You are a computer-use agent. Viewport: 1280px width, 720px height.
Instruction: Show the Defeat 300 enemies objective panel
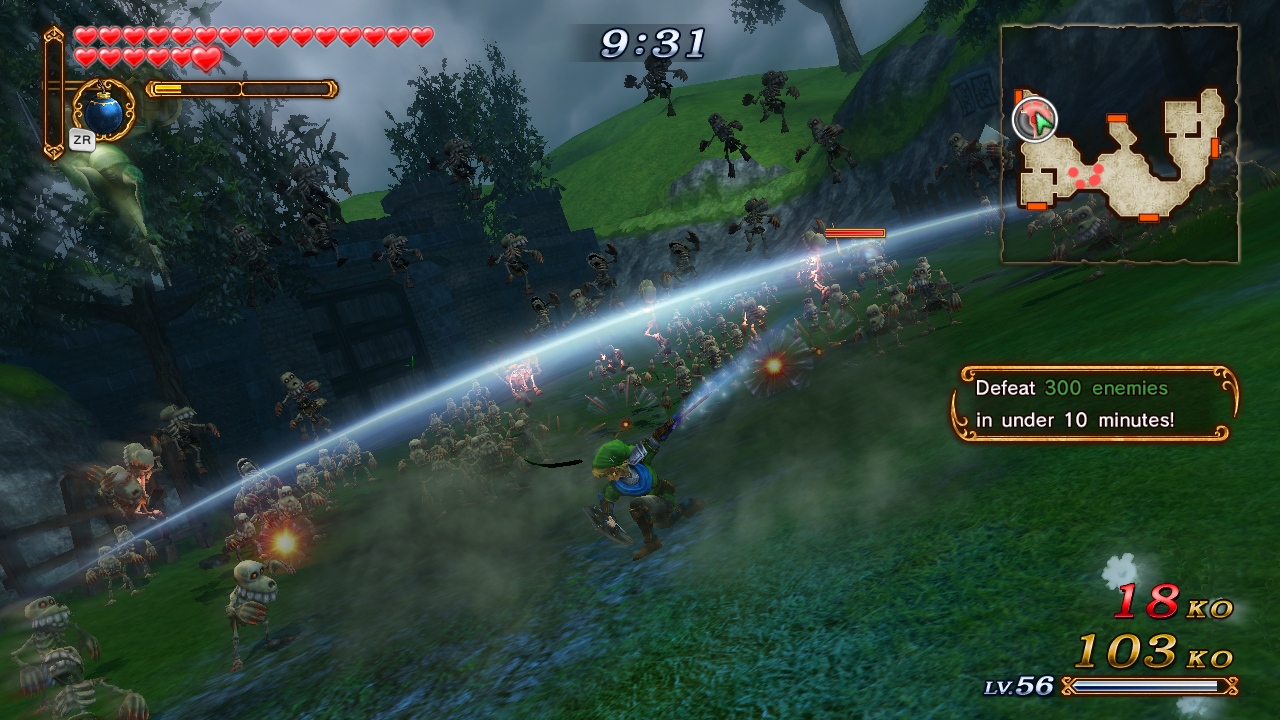point(1094,404)
